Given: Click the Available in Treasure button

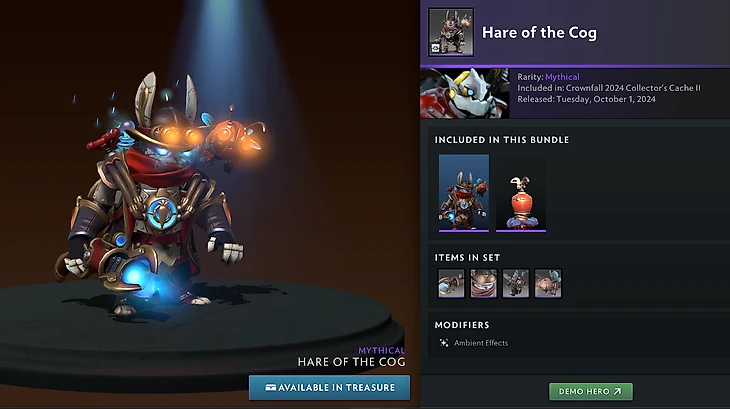Looking at the screenshot, I should click(x=329, y=387).
